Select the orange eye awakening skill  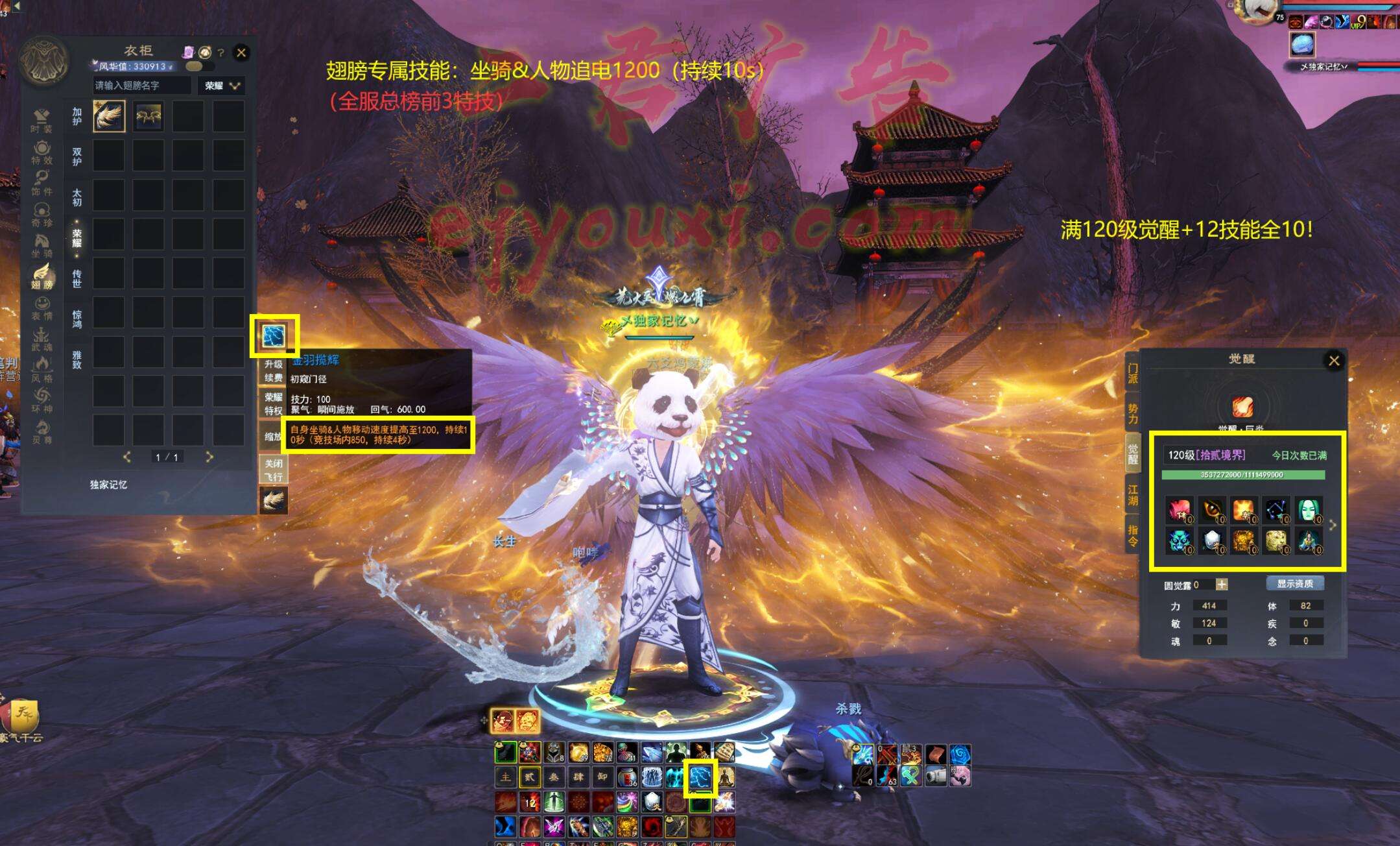(1211, 510)
